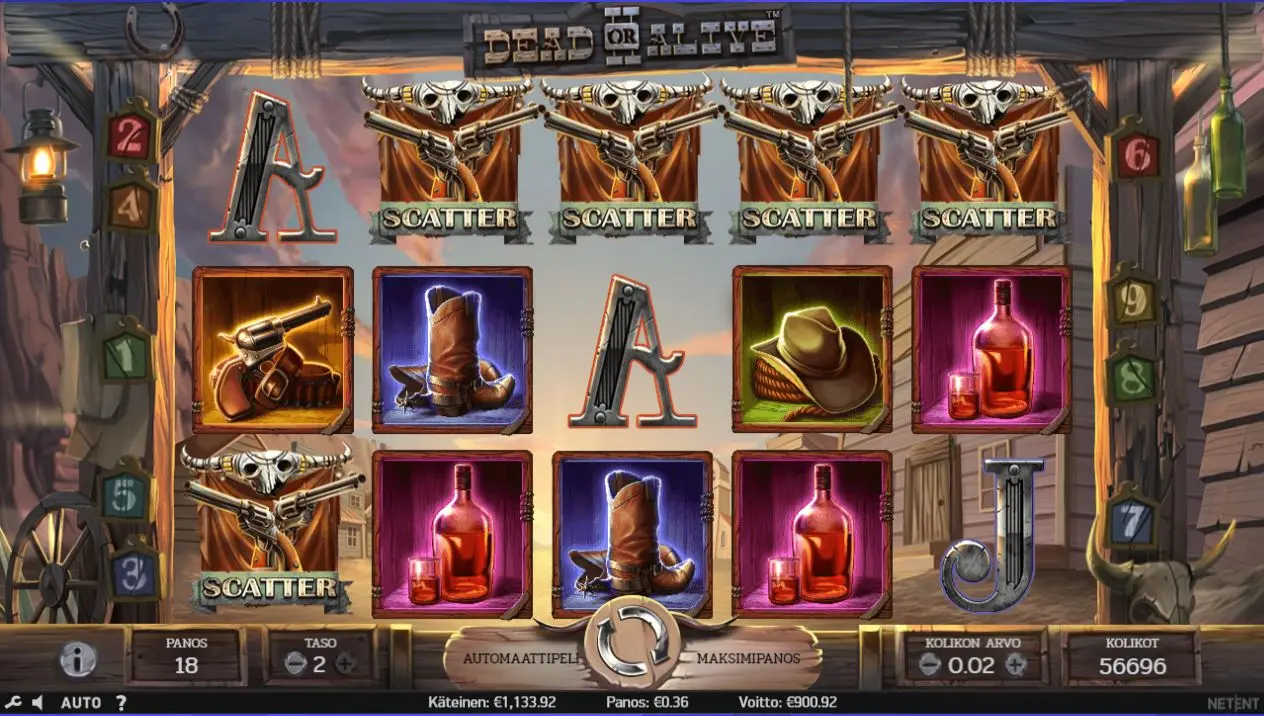Increase the Taso bet level
The height and width of the screenshot is (716, 1264).
pyautogui.click(x=346, y=663)
